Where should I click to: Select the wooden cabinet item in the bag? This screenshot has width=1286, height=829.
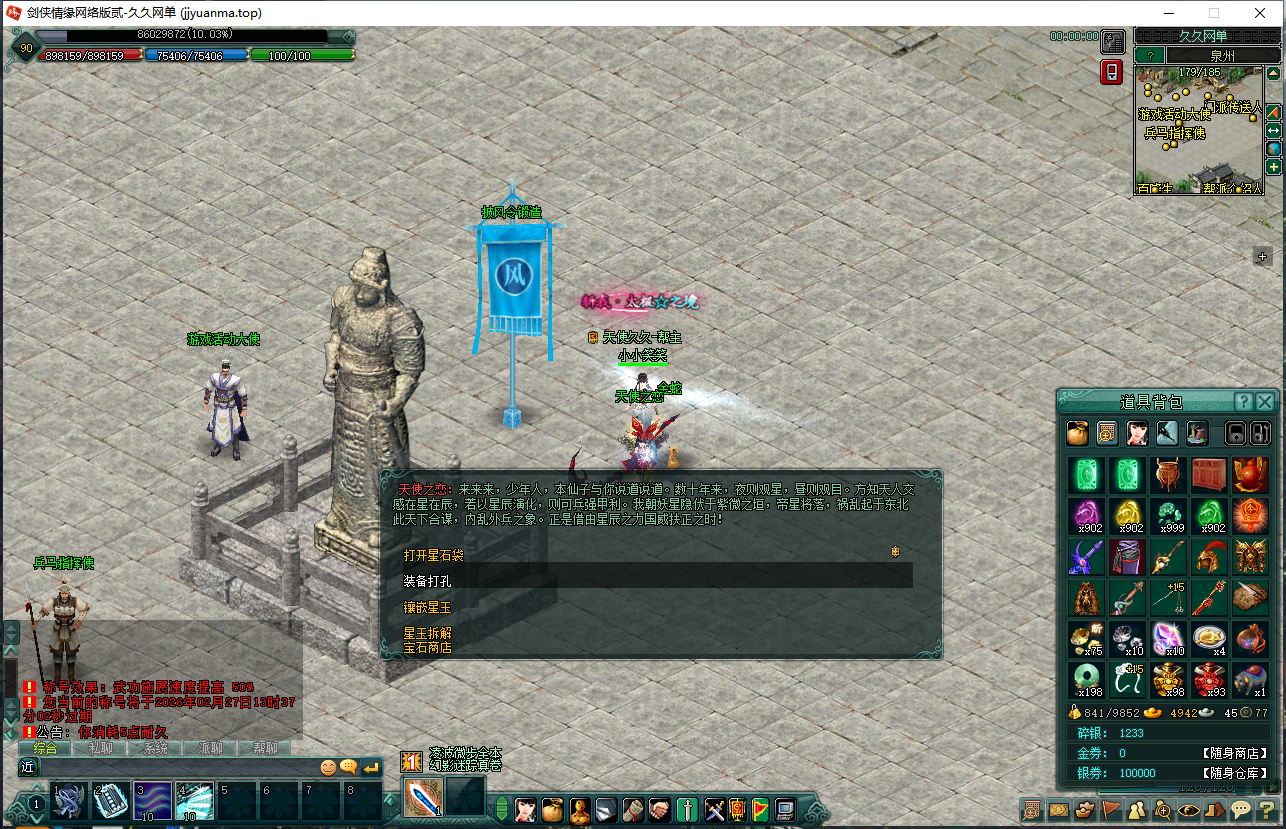[x=1210, y=475]
